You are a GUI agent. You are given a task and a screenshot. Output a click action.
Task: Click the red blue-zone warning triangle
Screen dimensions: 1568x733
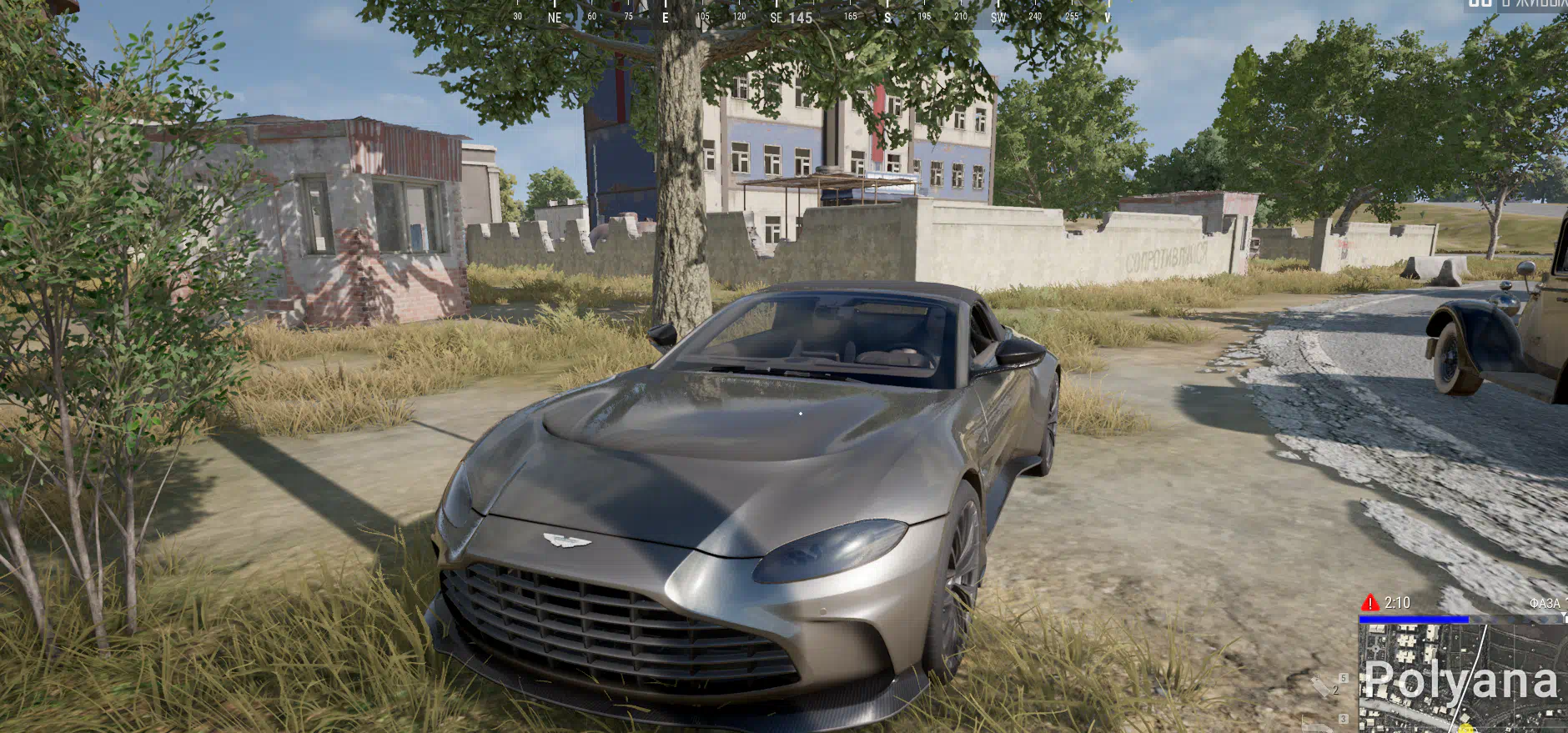click(1369, 603)
